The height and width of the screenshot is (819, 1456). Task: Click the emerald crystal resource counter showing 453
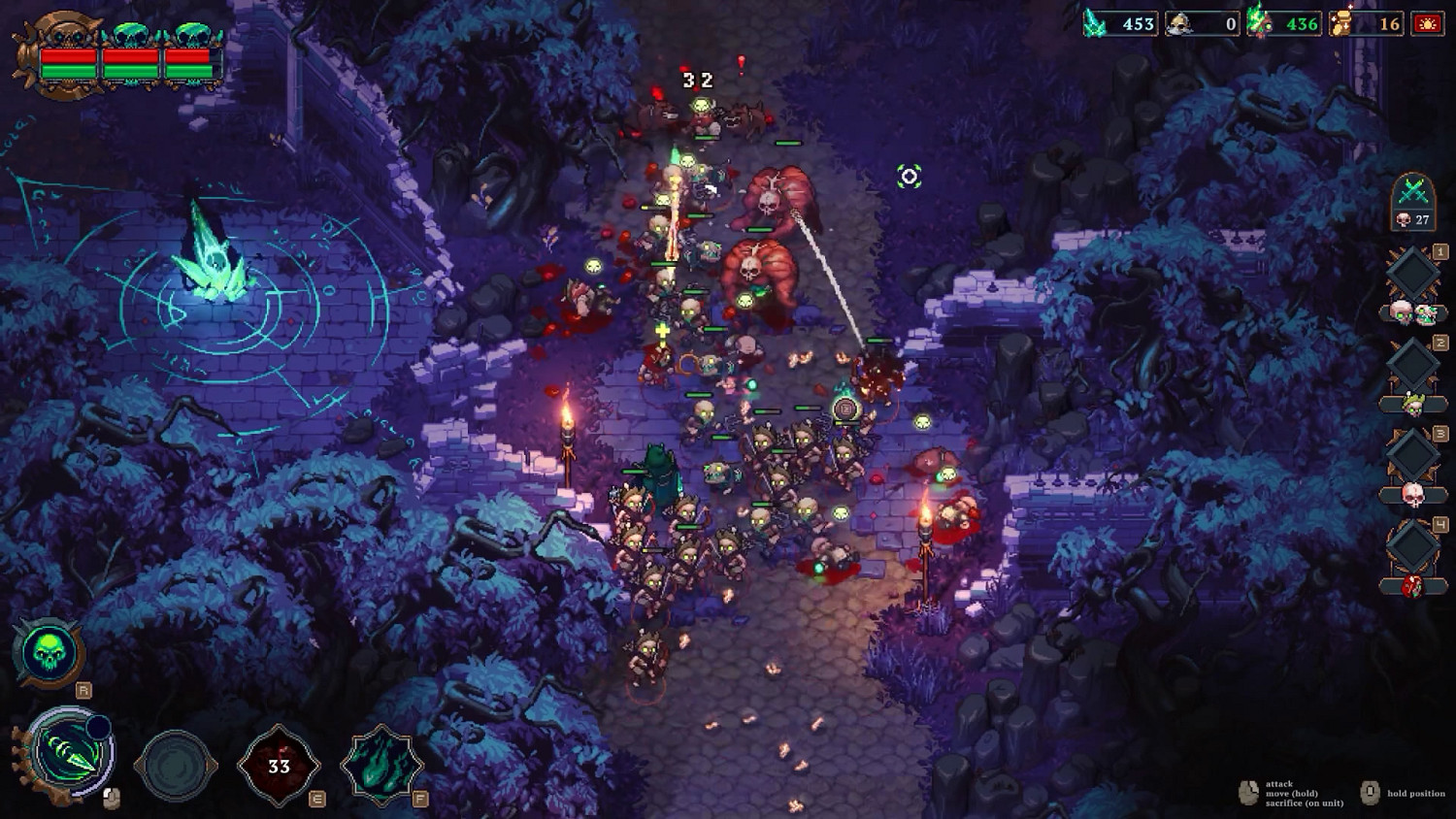pyautogui.click(x=1121, y=21)
